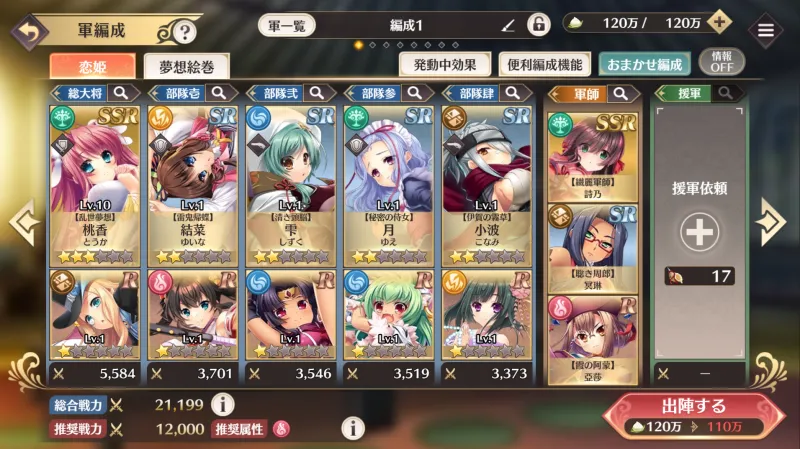The image size is (800, 449).
Task: Toggle the formation lock icon
Action: point(538,25)
